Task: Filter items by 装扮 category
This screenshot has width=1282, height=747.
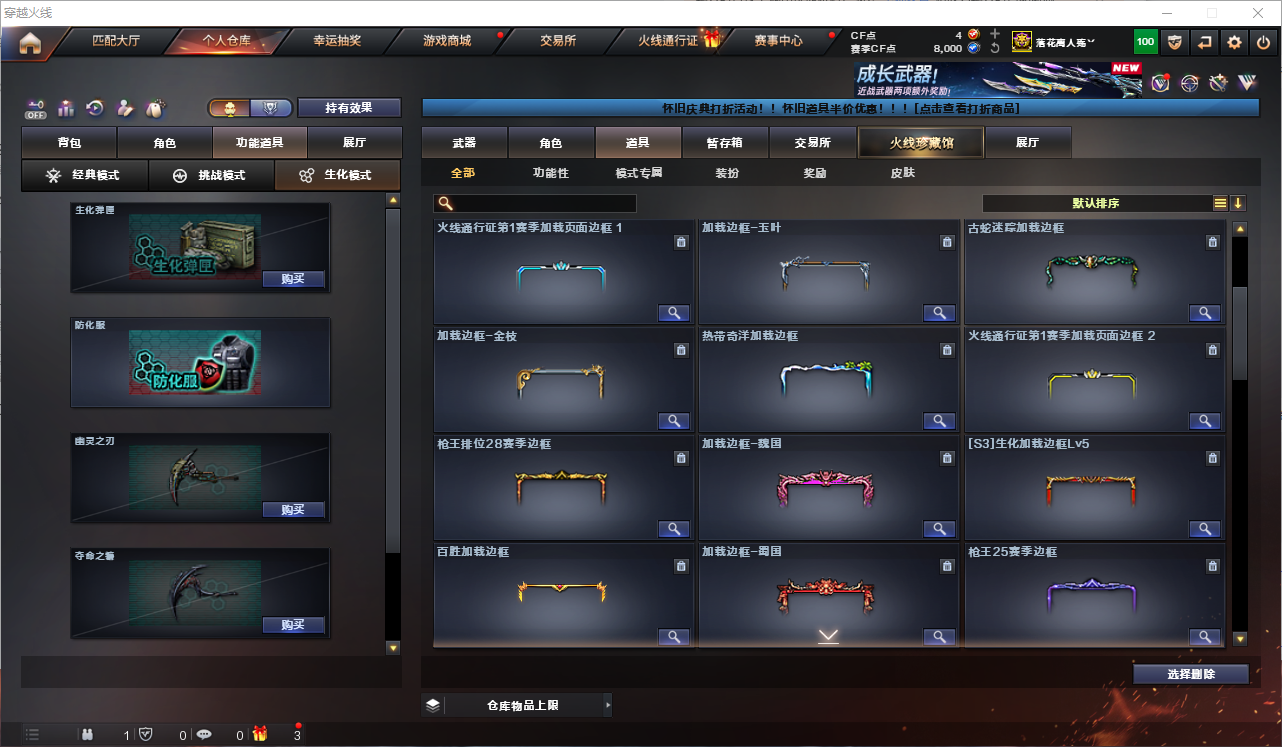Action: pyautogui.click(x=727, y=173)
